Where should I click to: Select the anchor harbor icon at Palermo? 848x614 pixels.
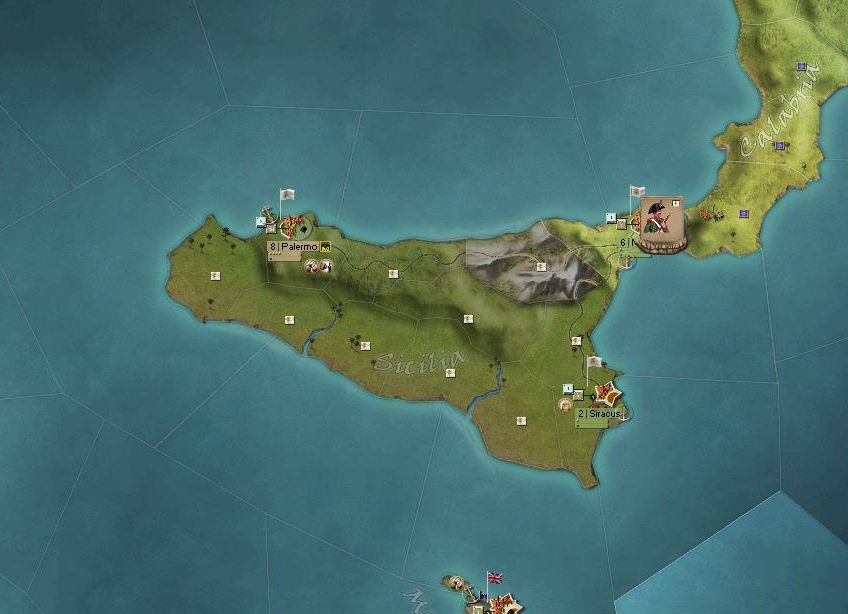[x=266, y=215]
